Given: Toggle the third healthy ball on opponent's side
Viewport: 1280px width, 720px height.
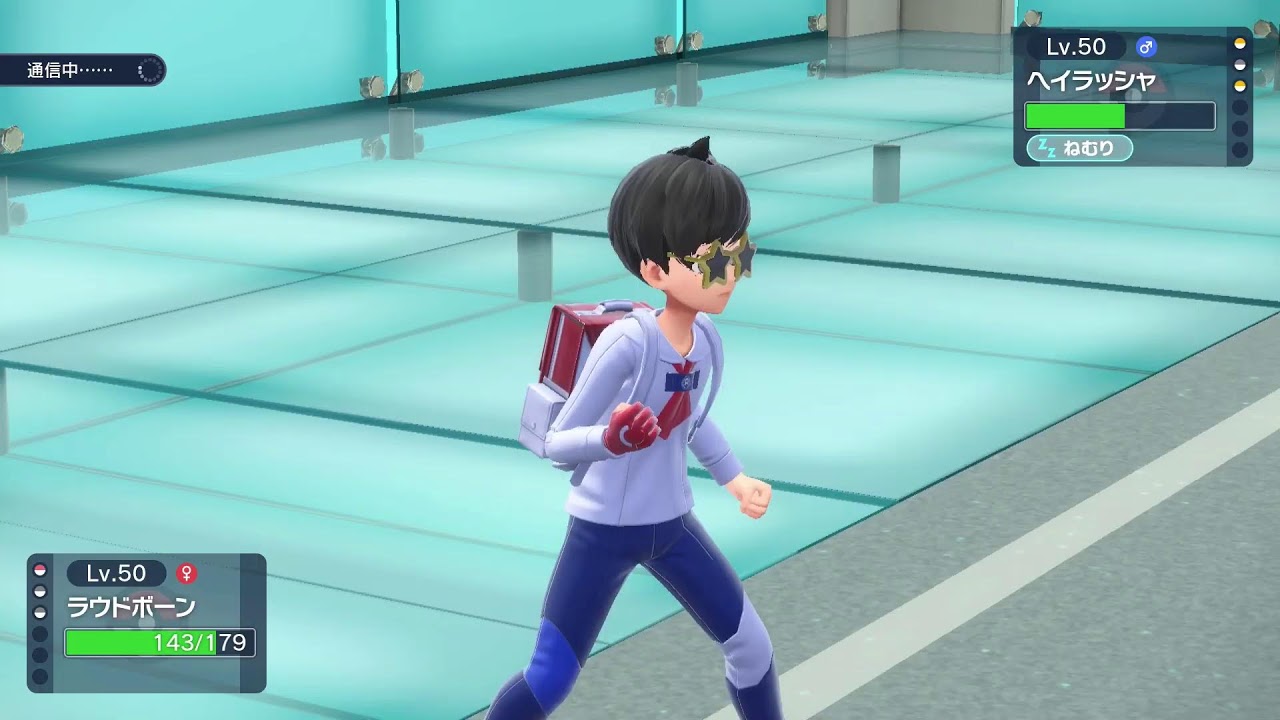Looking at the screenshot, I should [x=1240, y=84].
